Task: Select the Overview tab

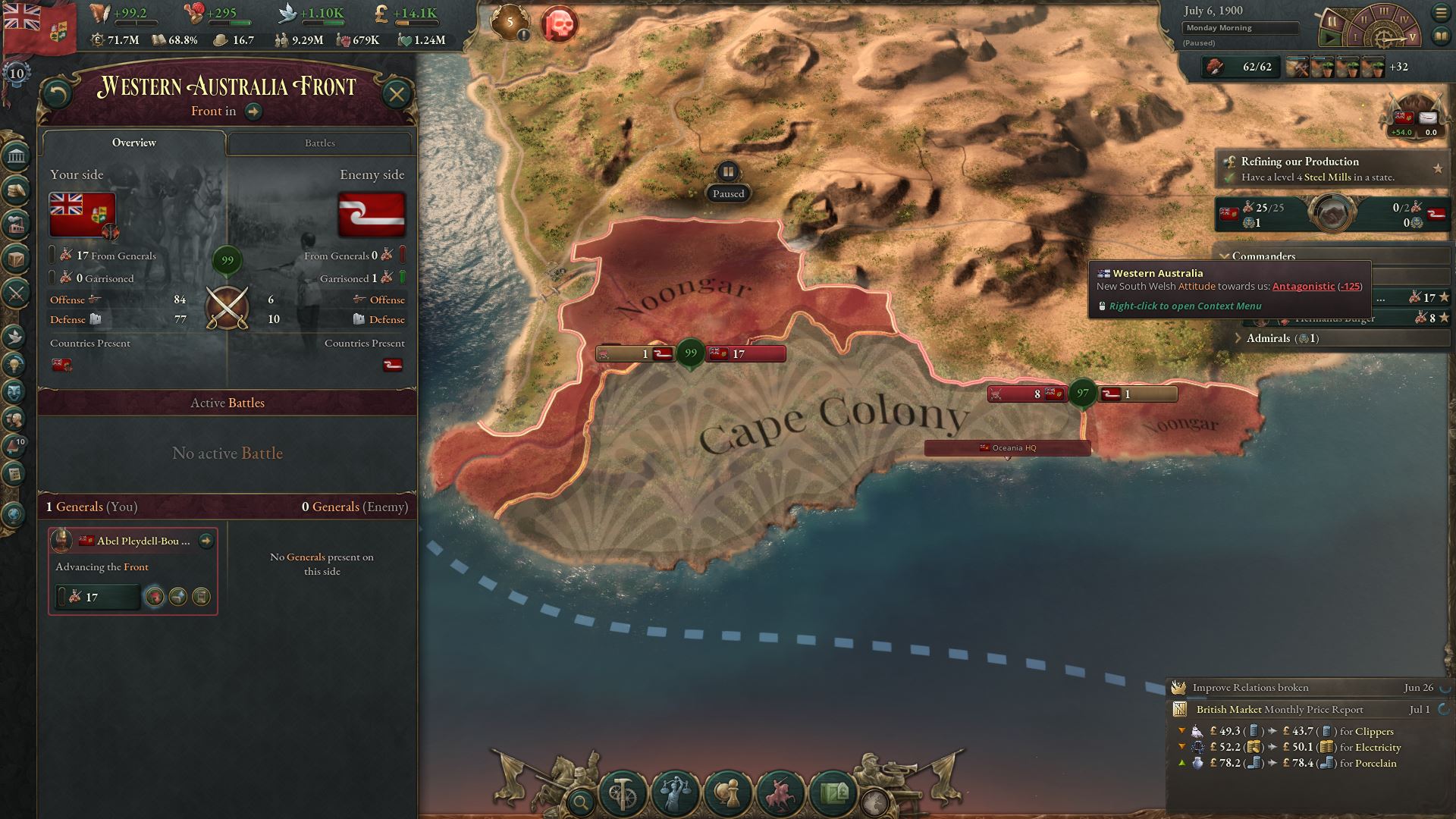Action: pos(134,143)
